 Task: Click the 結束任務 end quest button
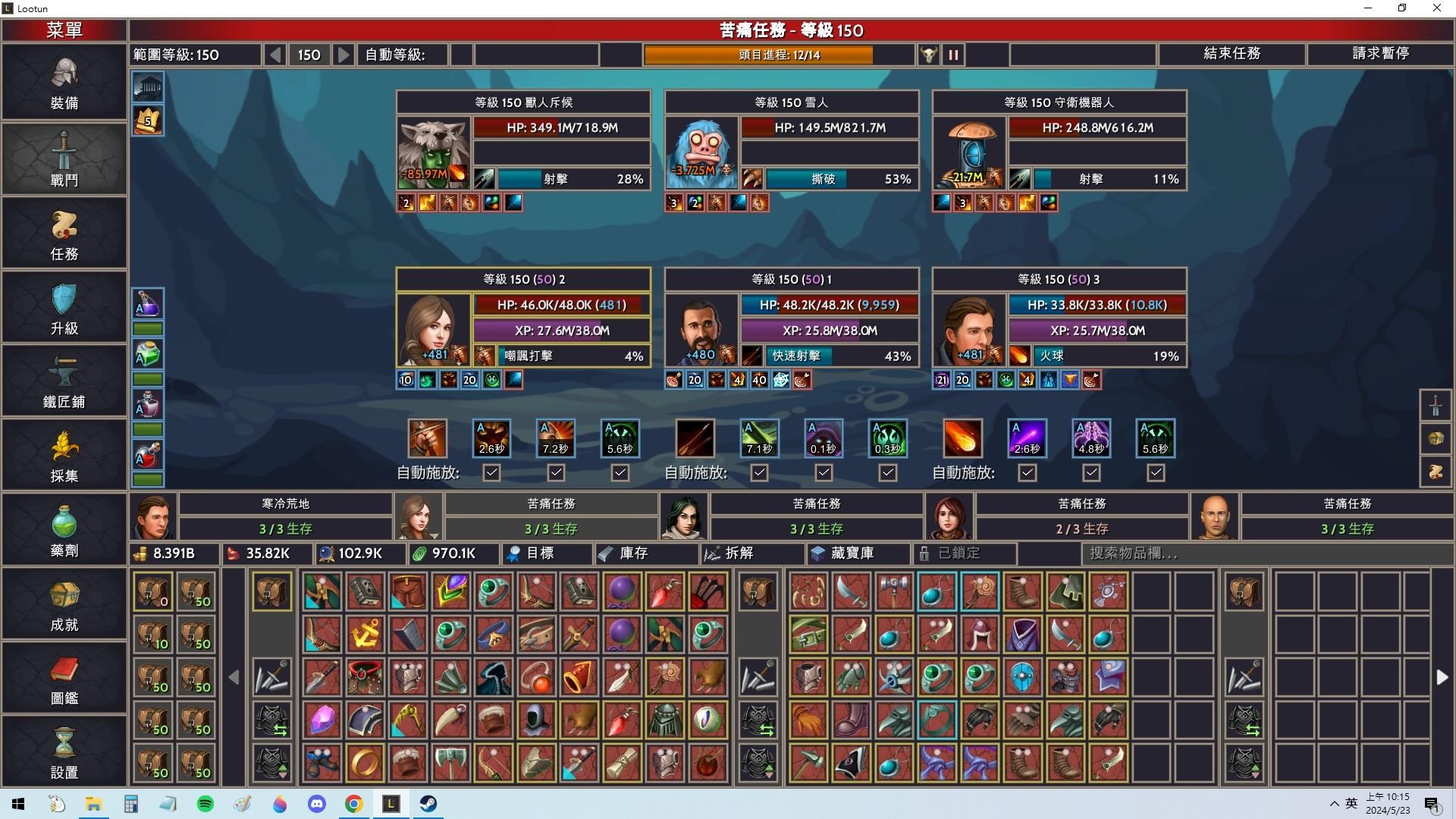point(1232,54)
